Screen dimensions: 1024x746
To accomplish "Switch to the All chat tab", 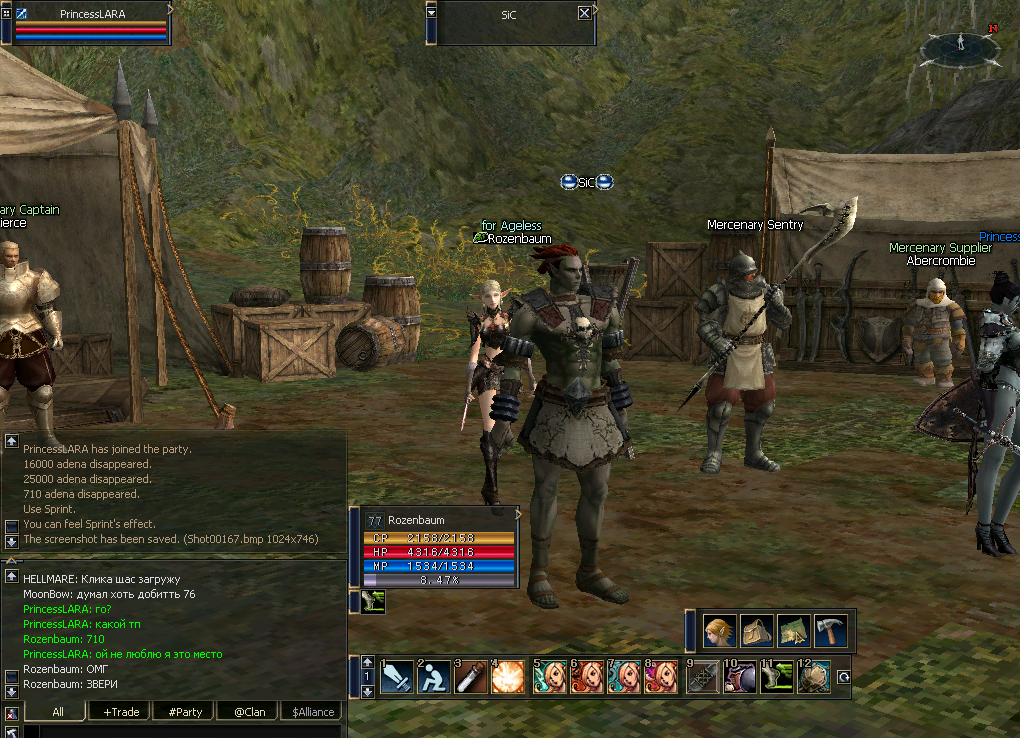I will tap(58, 712).
